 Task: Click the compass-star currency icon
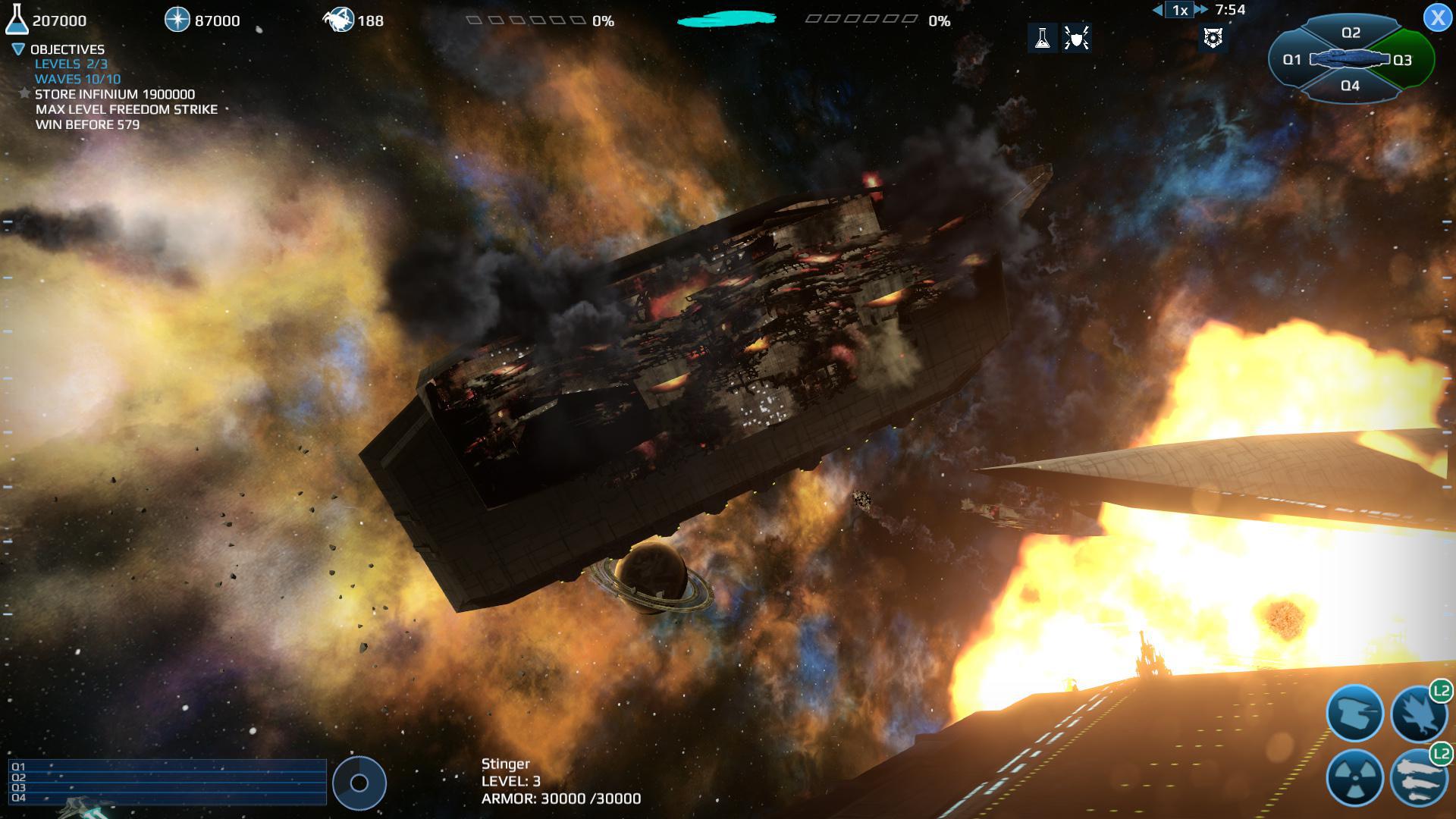[x=177, y=20]
